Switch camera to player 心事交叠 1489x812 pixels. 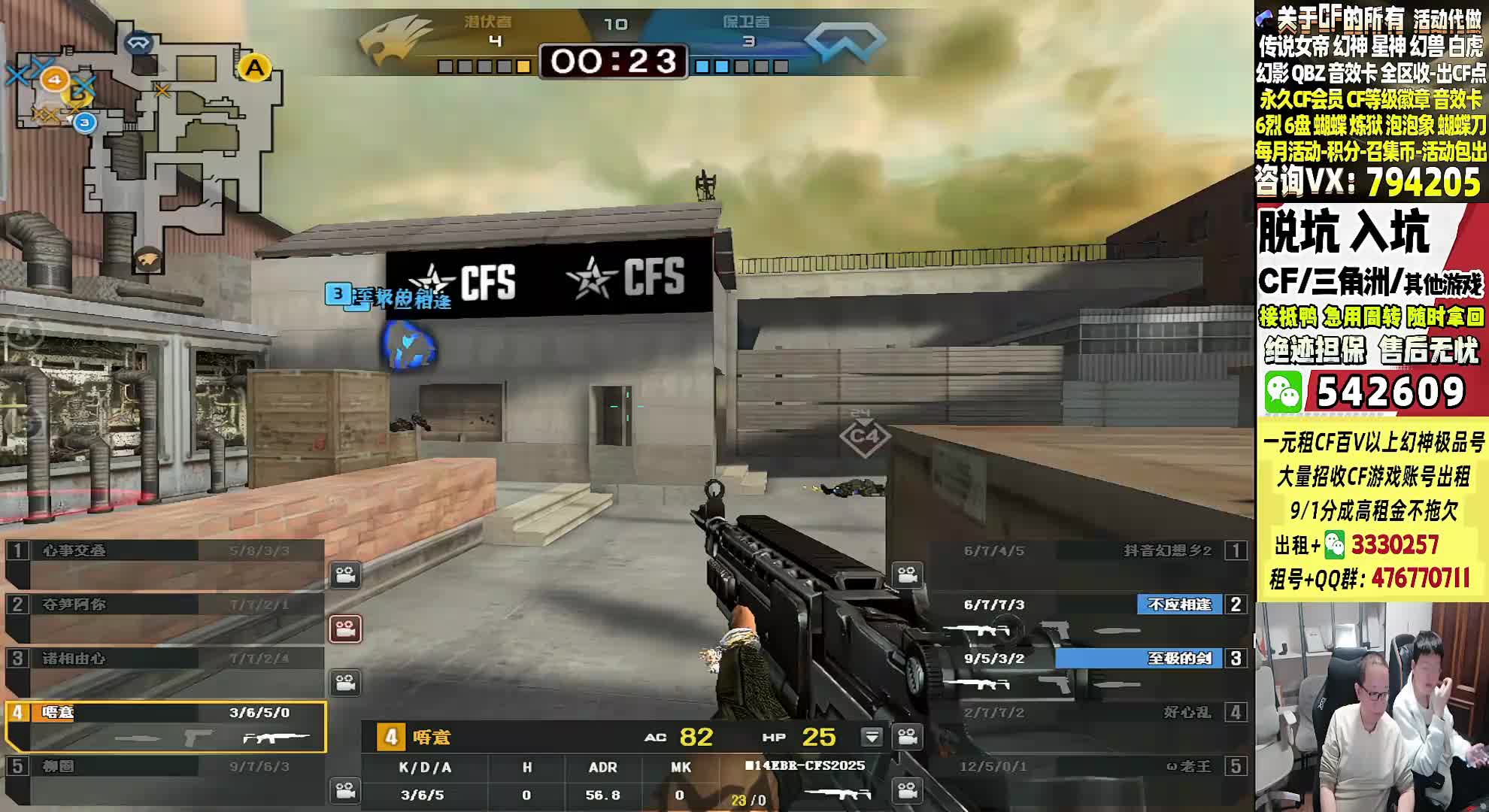coord(345,575)
